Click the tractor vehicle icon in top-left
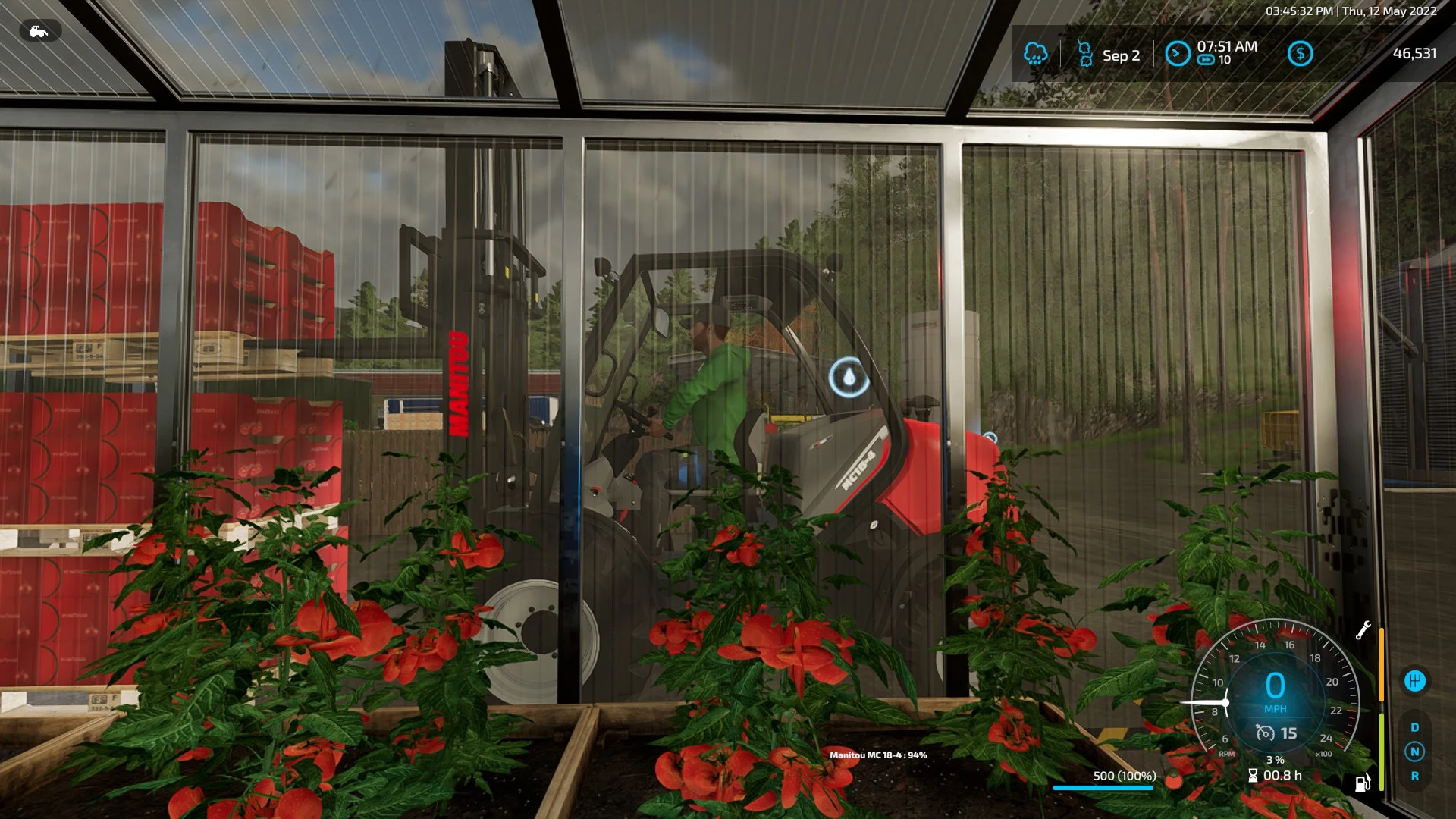This screenshot has width=1456, height=819. point(38,31)
